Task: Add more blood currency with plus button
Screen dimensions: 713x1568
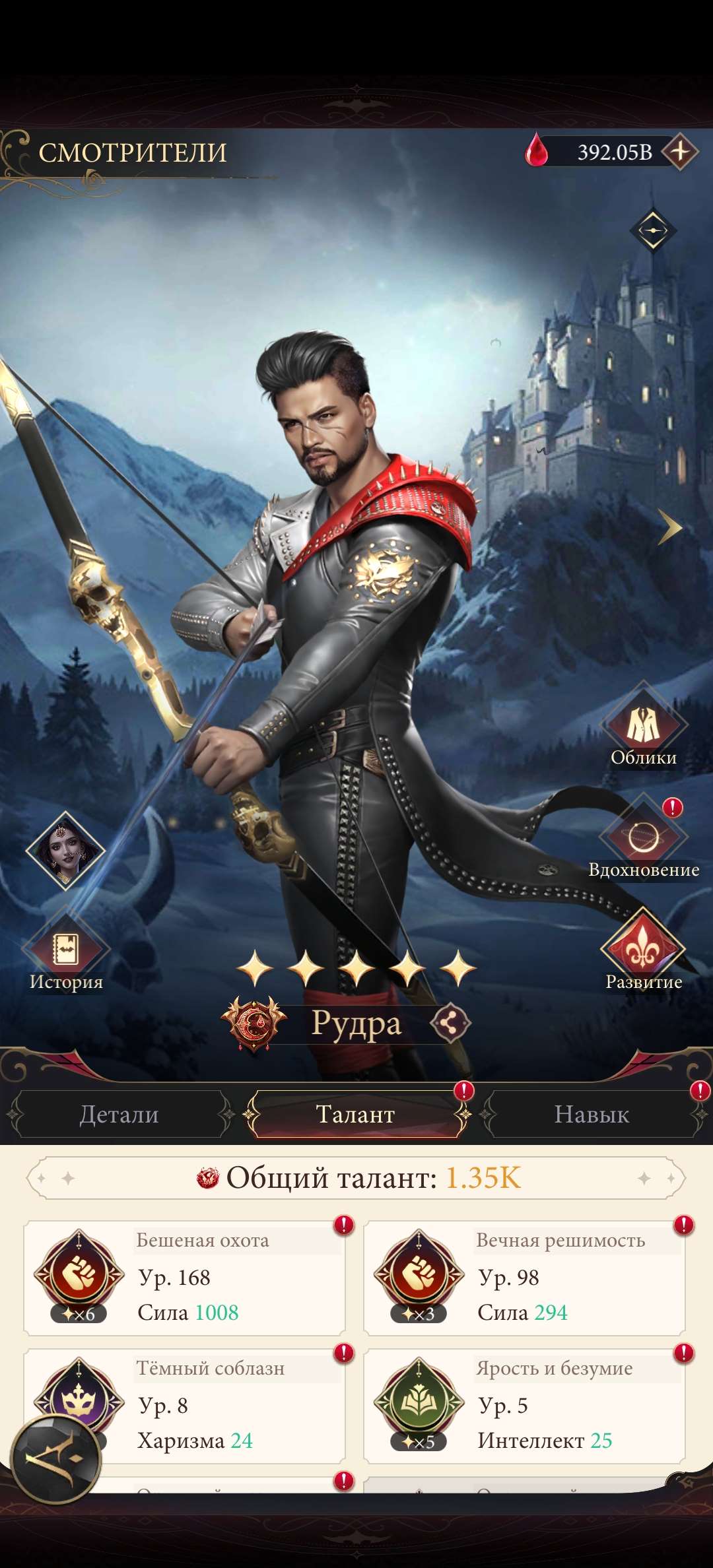Action: pyautogui.click(x=680, y=152)
